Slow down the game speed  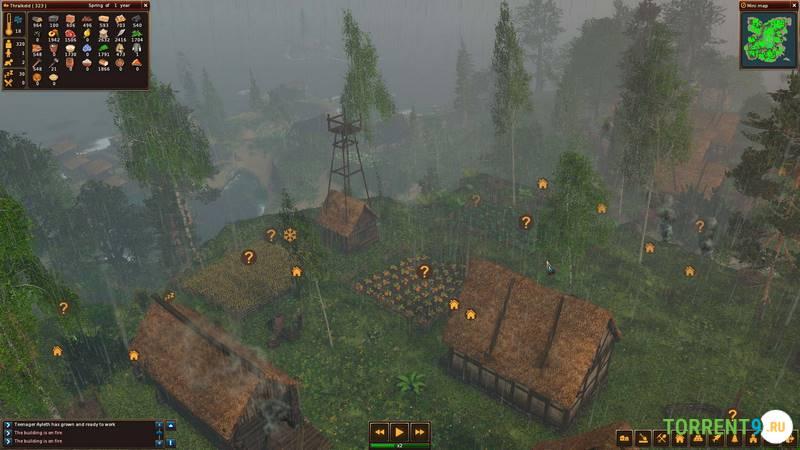pyautogui.click(x=379, y=432)
